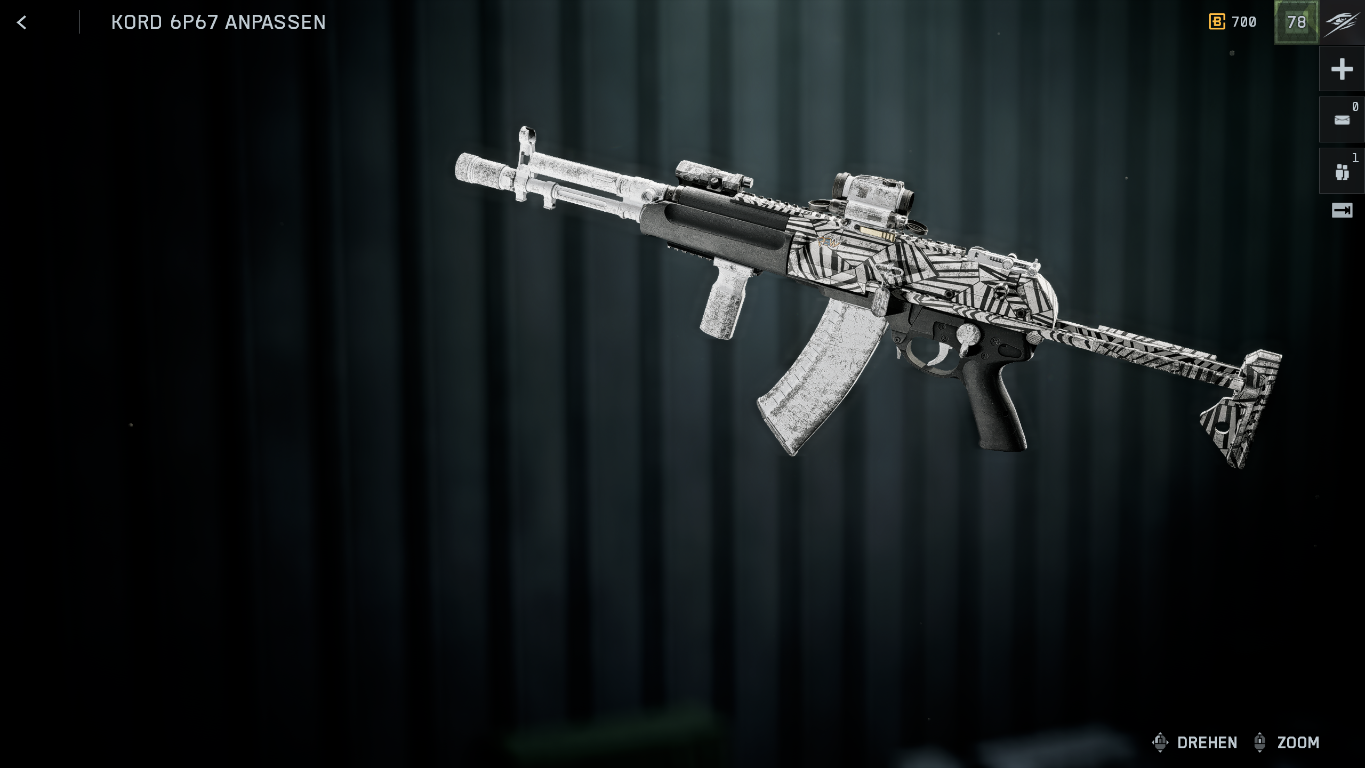Check invites via the envelope icon showing 0

click(1341, 119)
